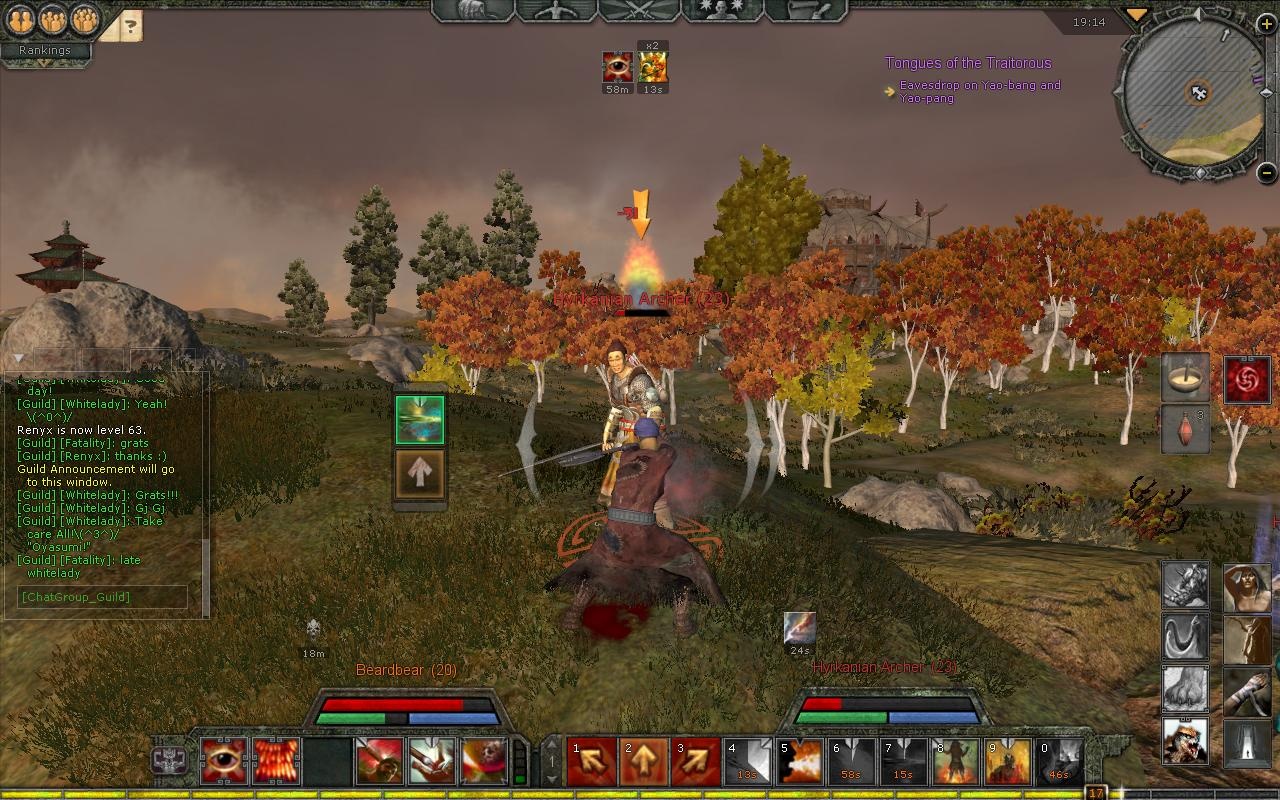This screenshot has height=800, width=1280.
Task: Activate the red eye ability in bottom-left bar
Action: [x=224, y=762]
